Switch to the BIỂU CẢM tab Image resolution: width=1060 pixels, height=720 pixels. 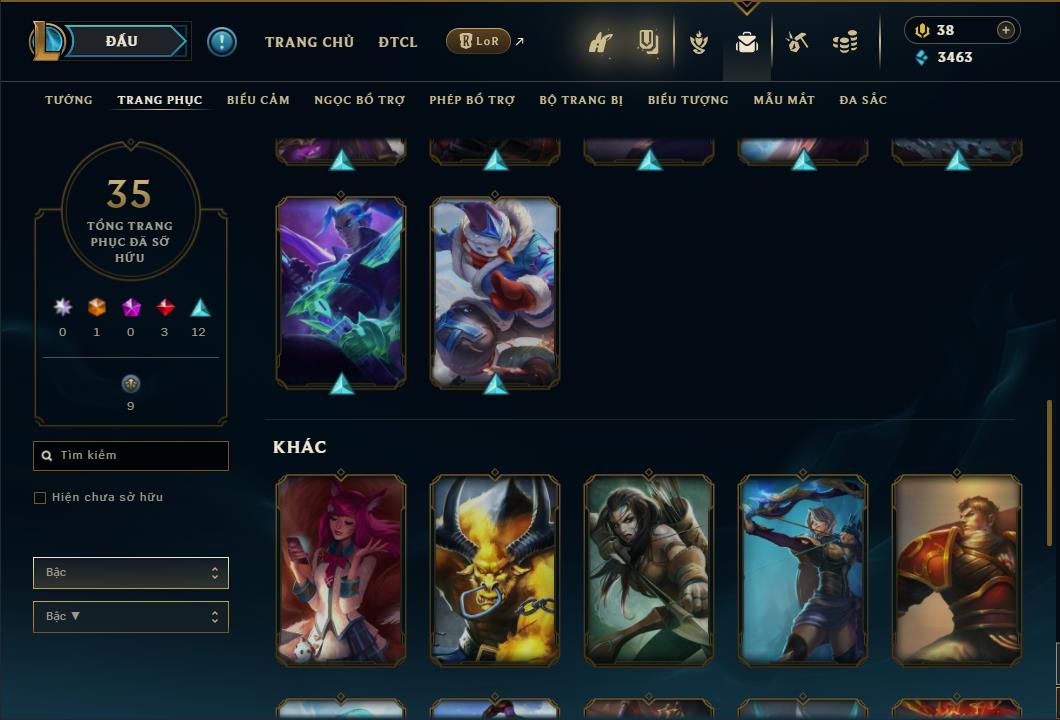point(258,100)
